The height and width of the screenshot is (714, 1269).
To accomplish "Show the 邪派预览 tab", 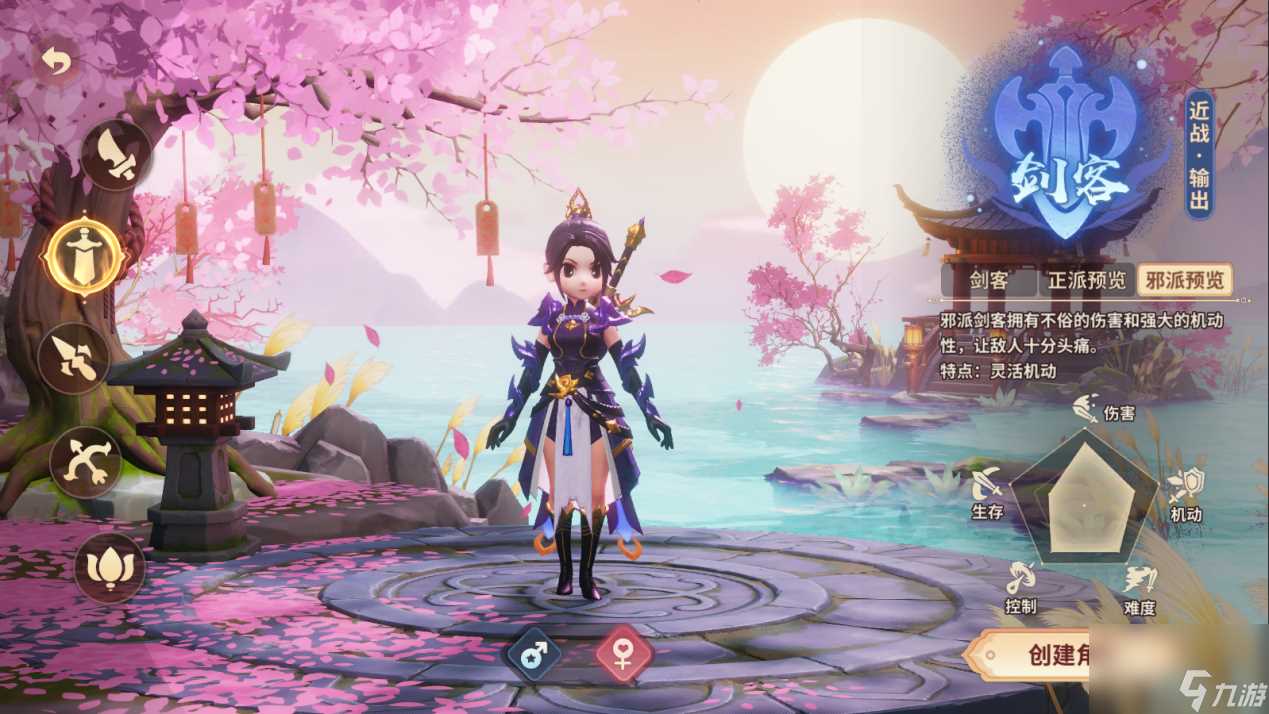I will 1185,280.
